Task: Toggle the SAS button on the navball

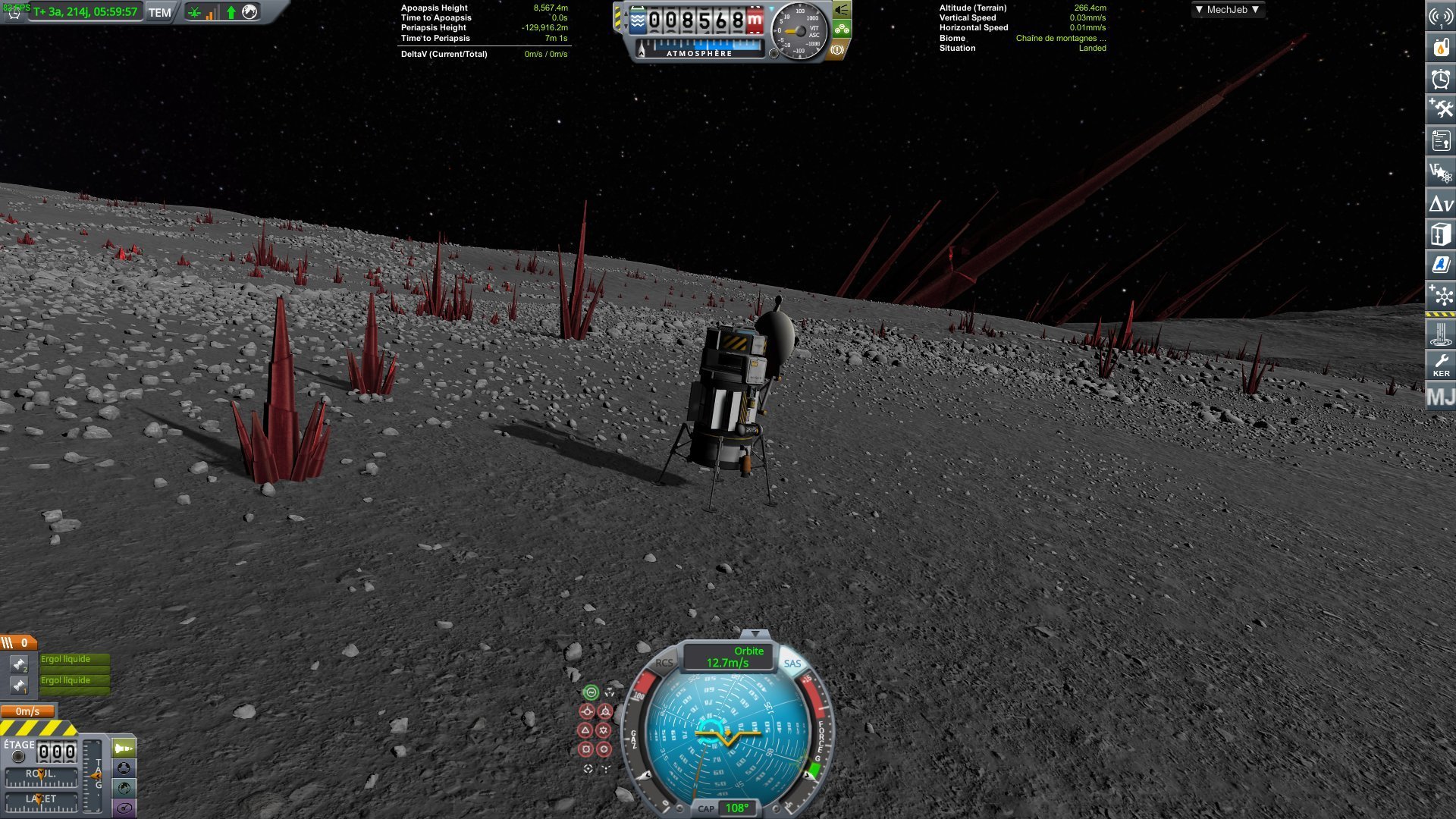Action: pyautogui.click(x=792, y=664)
